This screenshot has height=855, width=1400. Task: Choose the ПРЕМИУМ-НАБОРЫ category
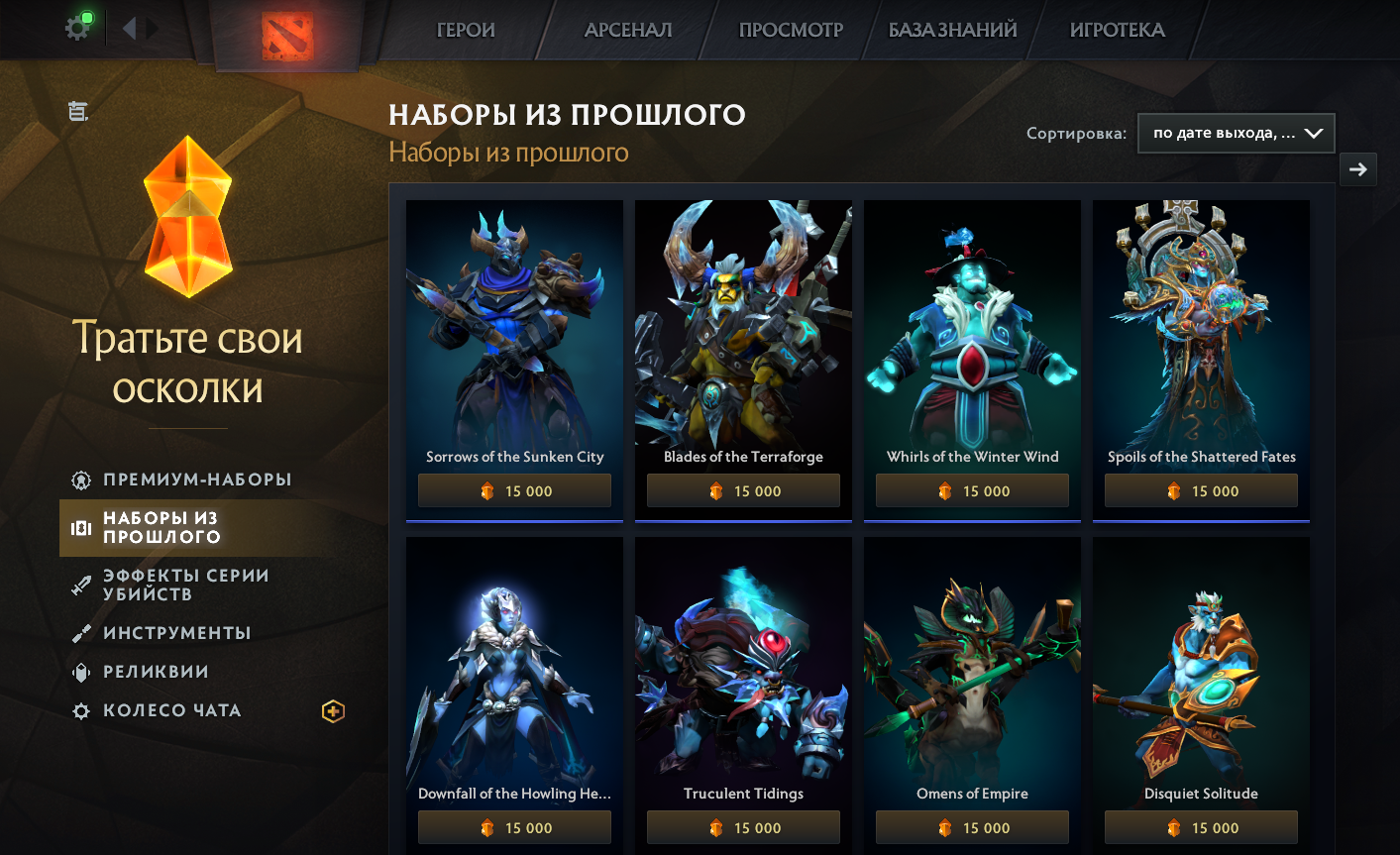[x=197, y=480]
